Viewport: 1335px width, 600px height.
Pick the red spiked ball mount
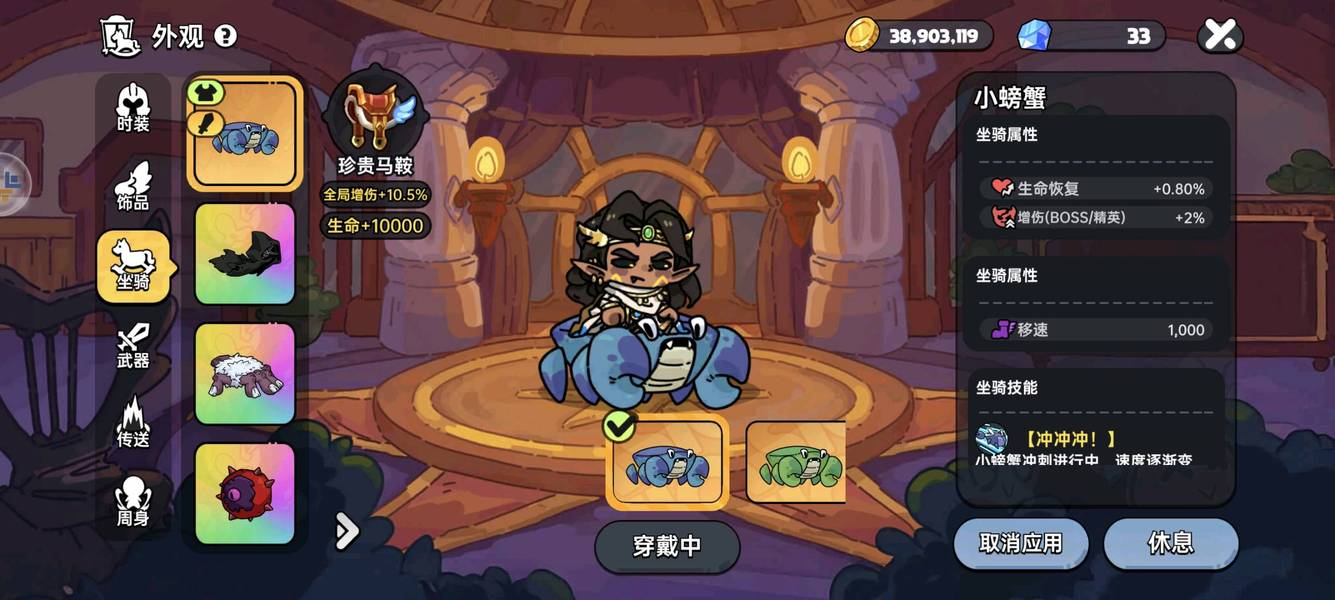(x=245, y=494)
